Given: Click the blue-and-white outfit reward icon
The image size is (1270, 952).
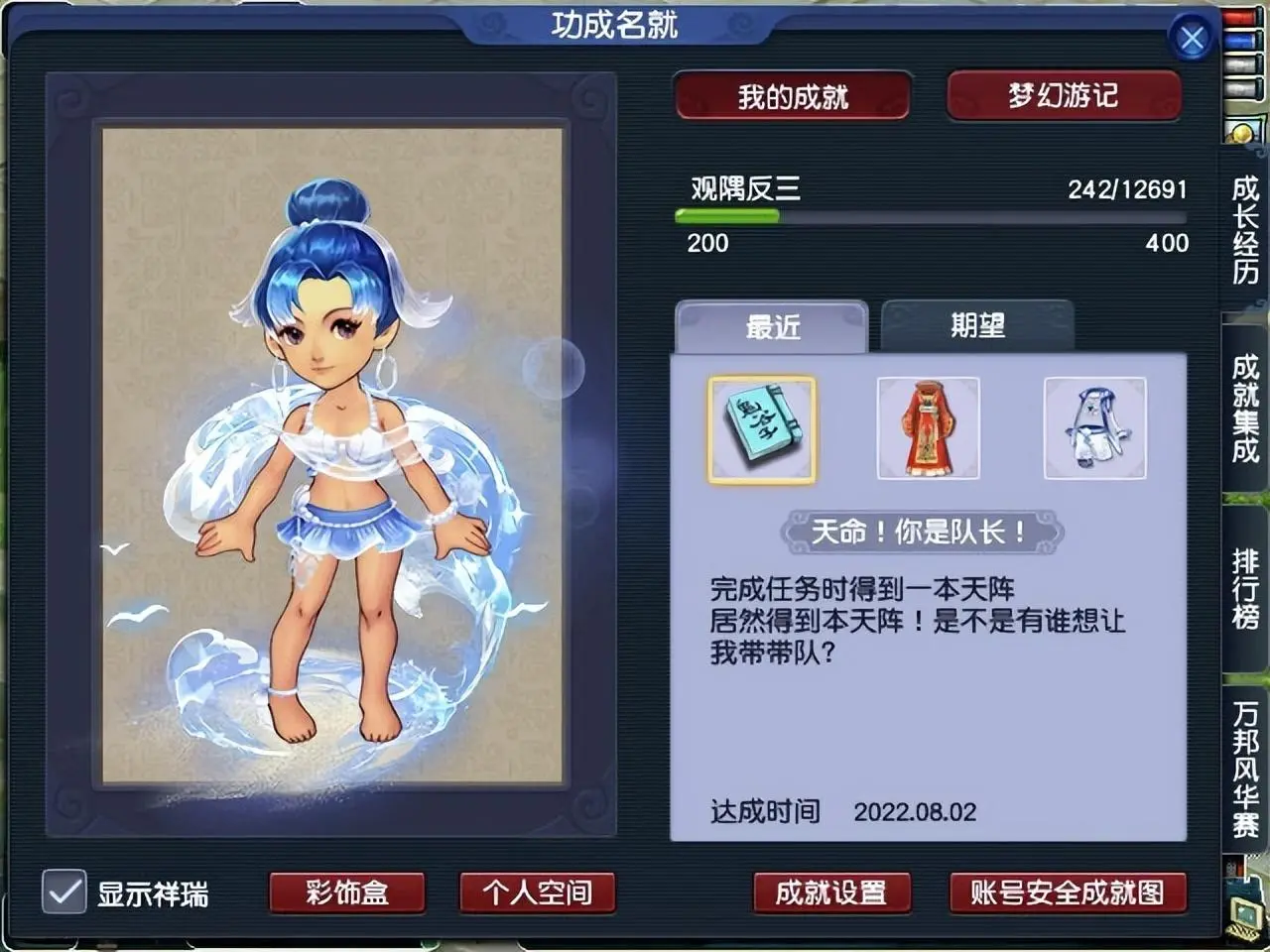Looking at the screenshot, I should [1094, 428].
